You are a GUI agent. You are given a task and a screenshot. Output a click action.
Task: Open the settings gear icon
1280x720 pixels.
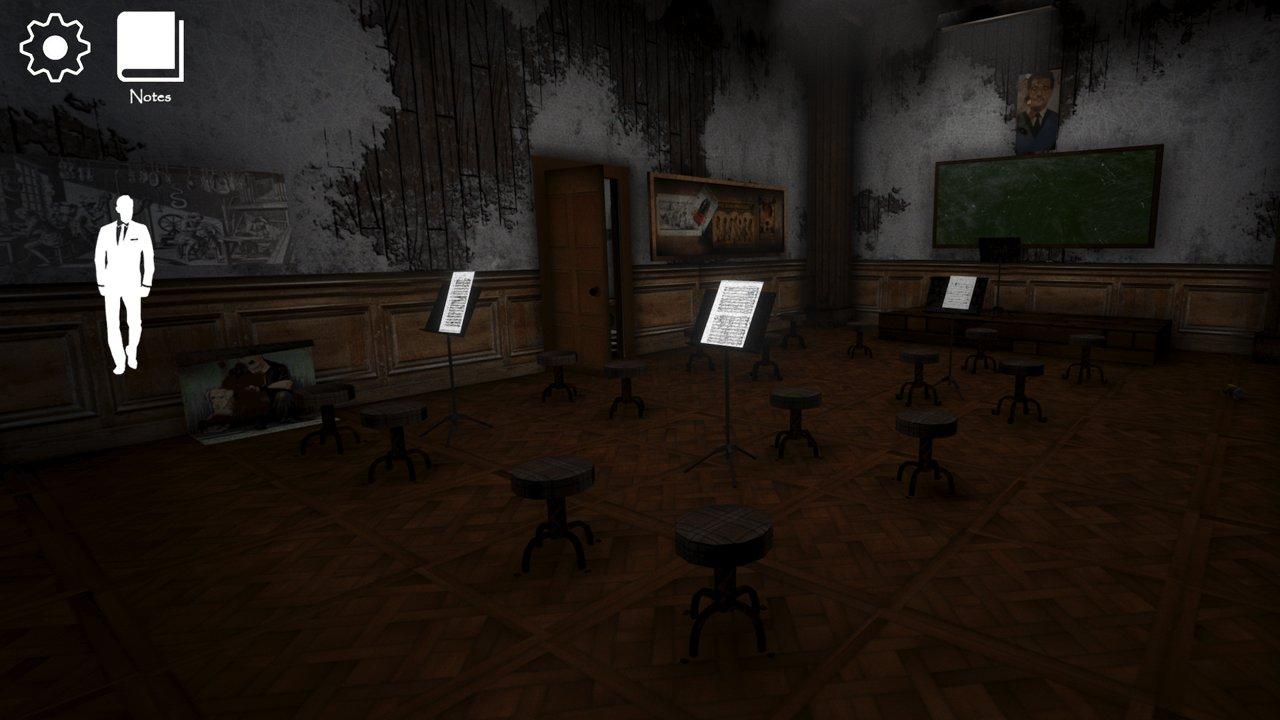point(55,47)
